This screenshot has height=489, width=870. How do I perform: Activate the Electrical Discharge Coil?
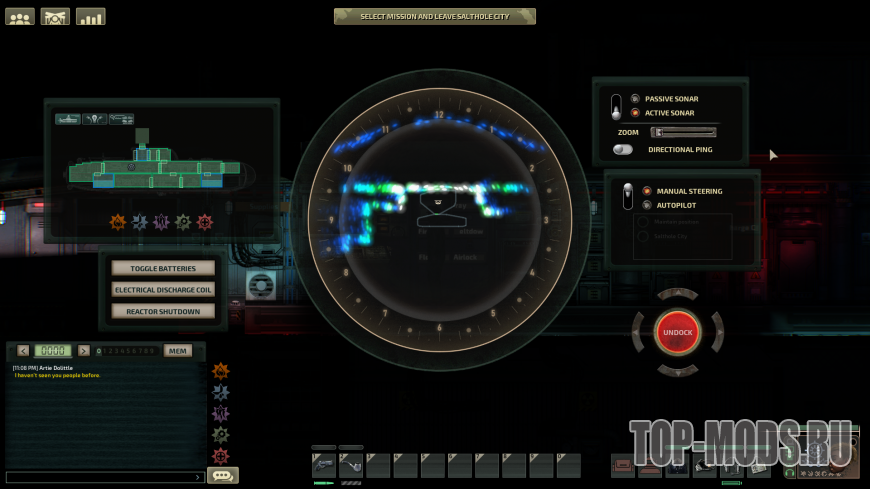pos(163,290)
